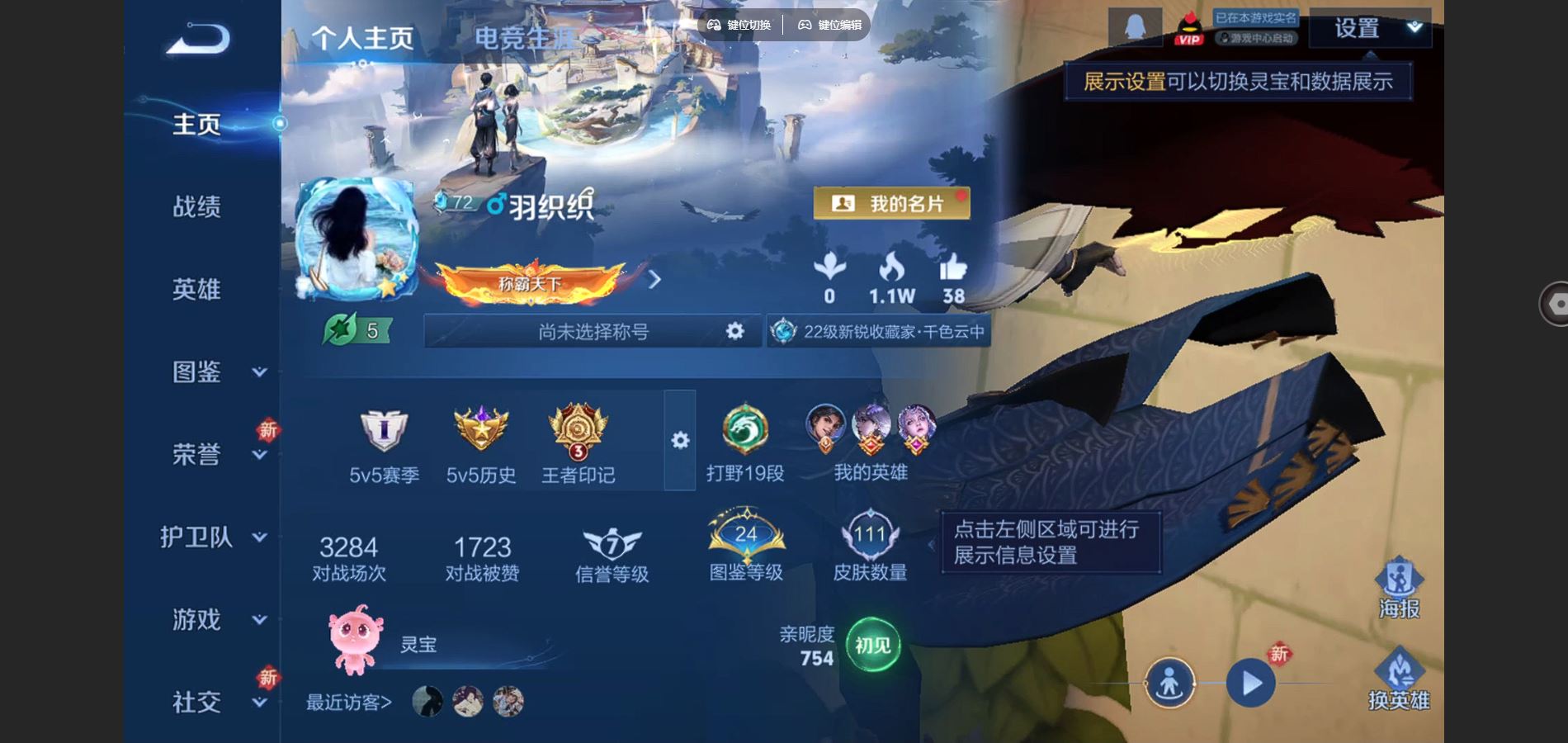Expand the 设置 dropdown arrow
Image resolution: width=1568 pixels, height=743 pixels.
1415,27
